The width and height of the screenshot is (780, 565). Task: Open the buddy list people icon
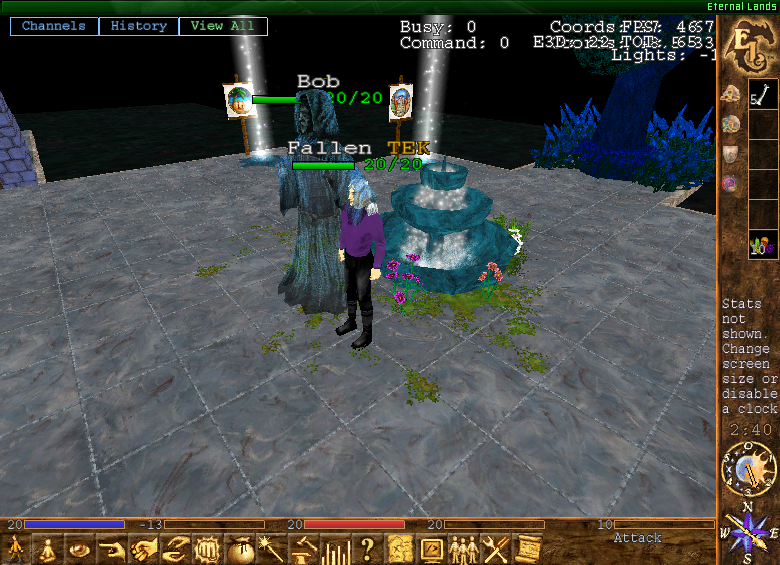click(x=463, y=549)
